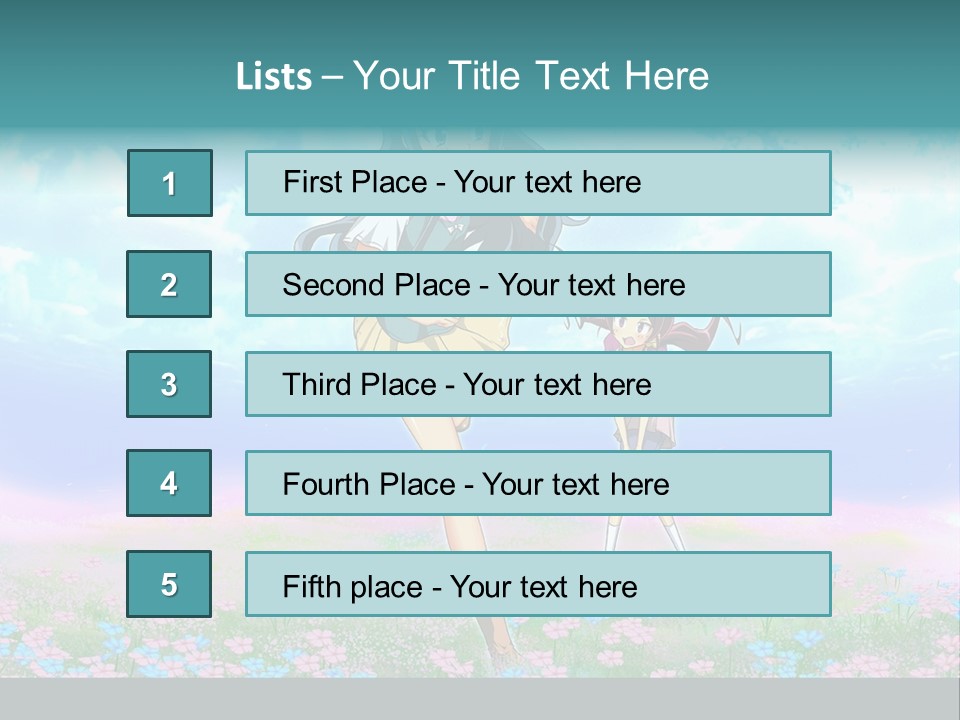
Task: Choose the First Place text row
Action: click(x=538, y=183)
